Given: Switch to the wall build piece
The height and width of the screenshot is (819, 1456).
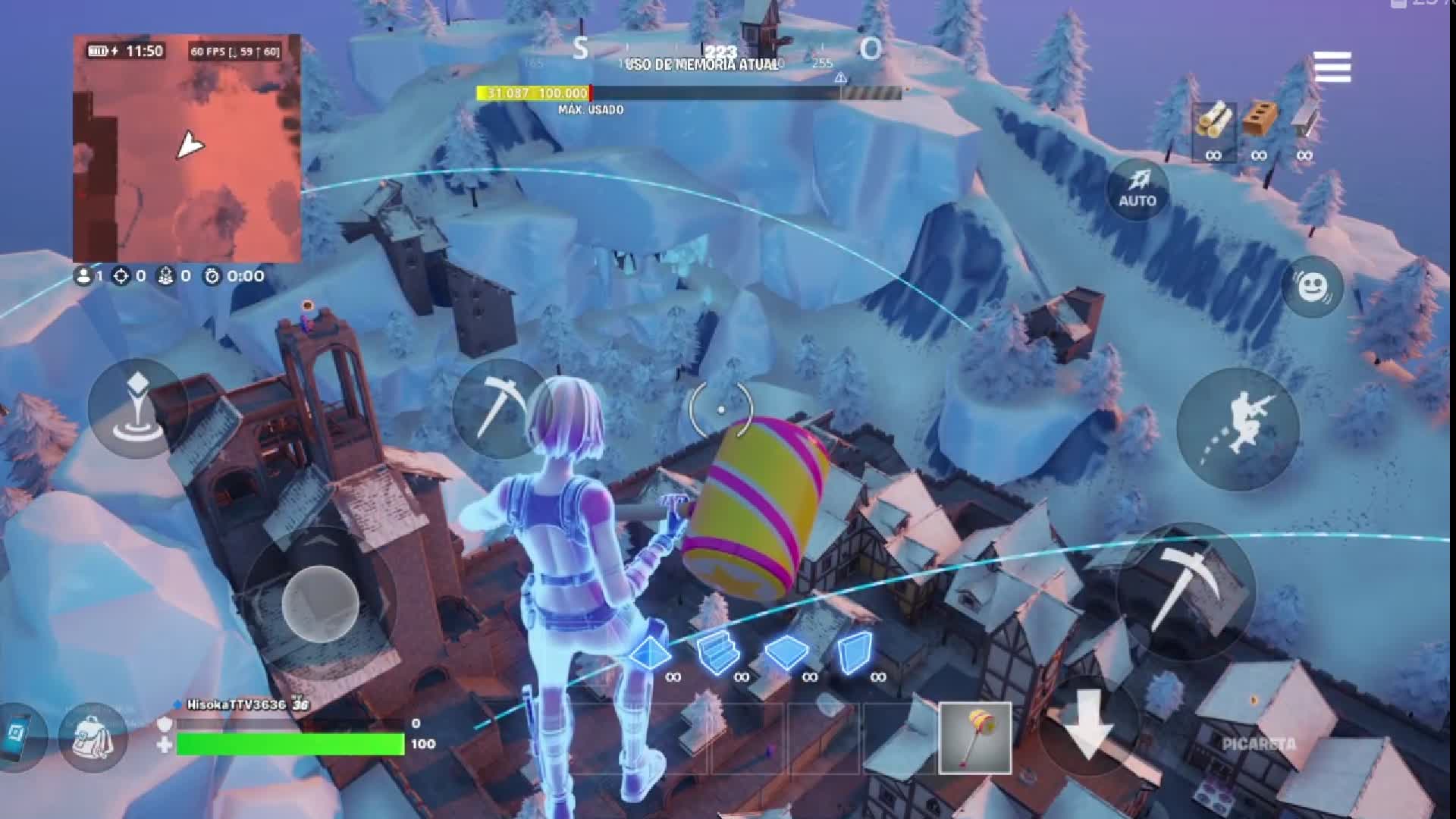Looking at the screenshot, I should coord(855,650).
